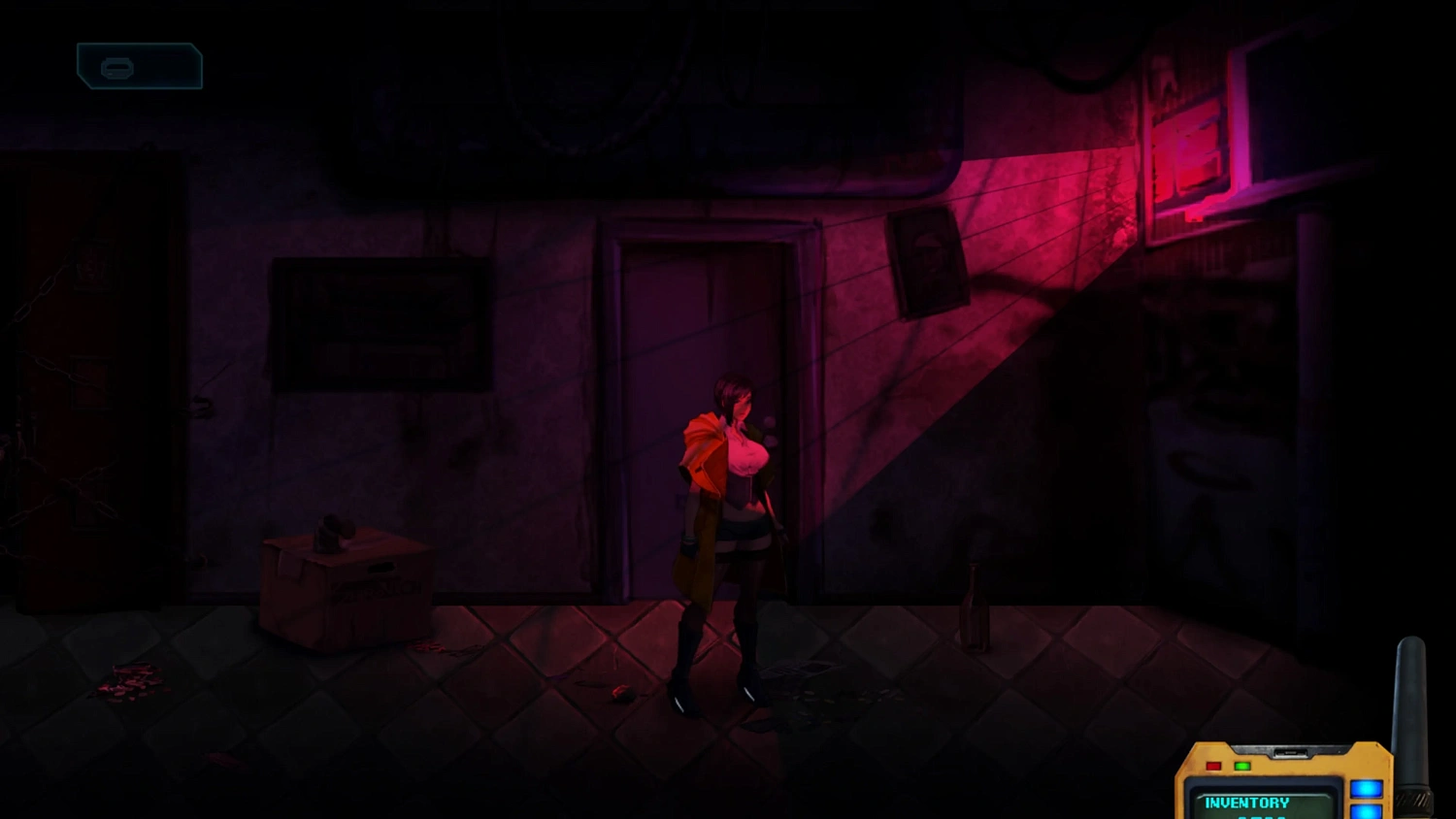Viewport: 1456px width, 819px height.
Task: Toggle the red indicator light on the device
Action: pyautogui.click(x=1214, y=767)
